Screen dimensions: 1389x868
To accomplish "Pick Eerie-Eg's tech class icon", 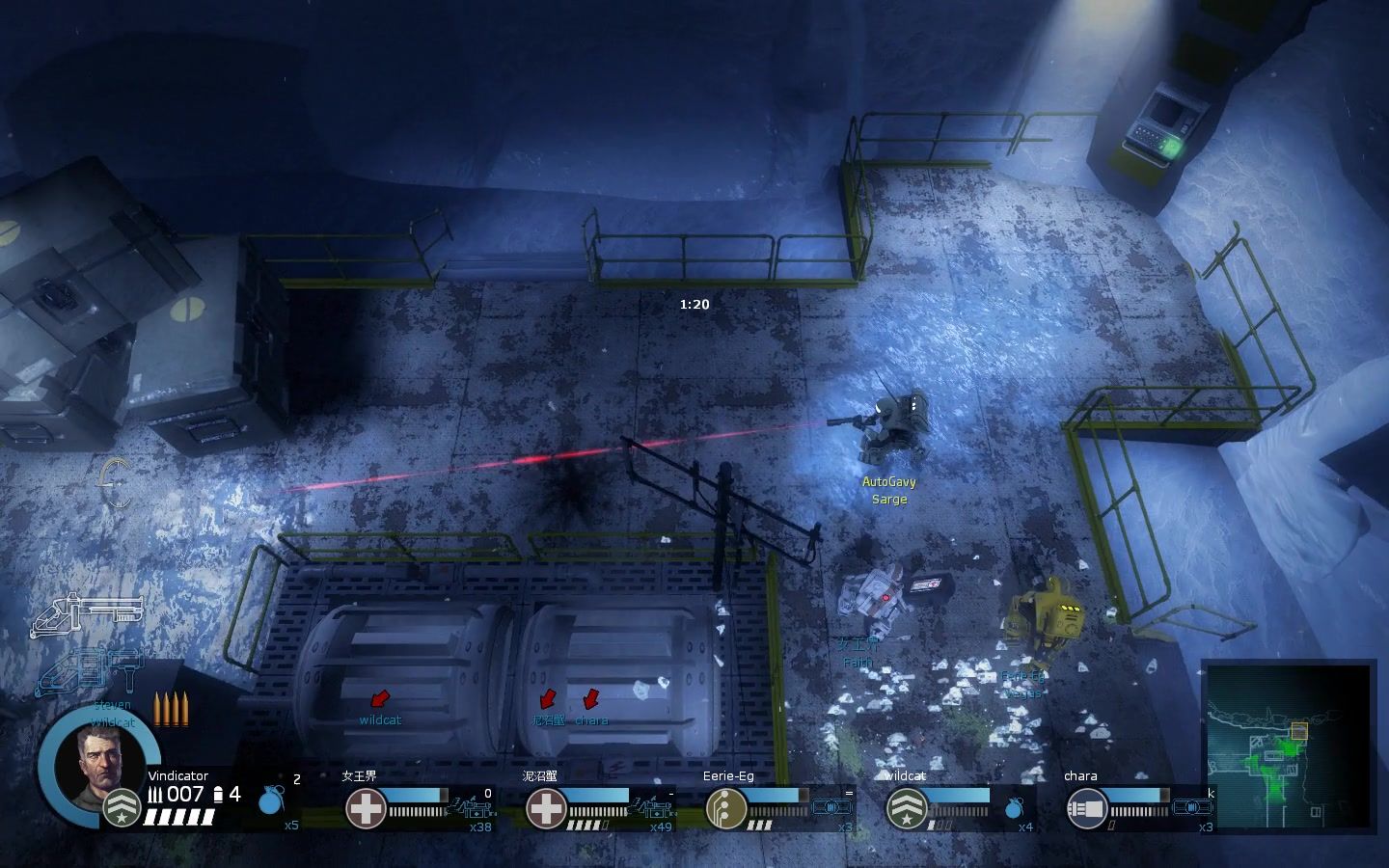I will coord(725,808).
